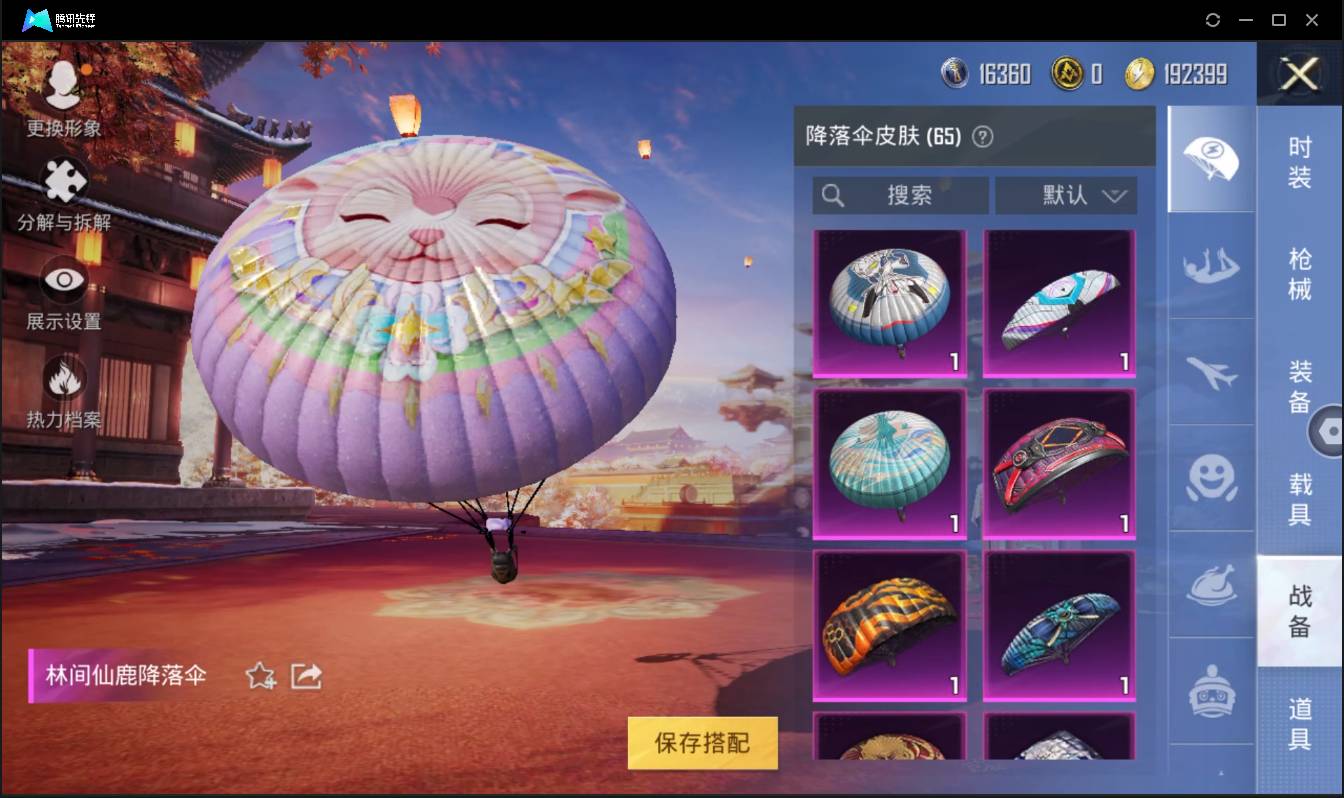
Task: Open the helmet gear category icon
Action: pos(1211,690)
